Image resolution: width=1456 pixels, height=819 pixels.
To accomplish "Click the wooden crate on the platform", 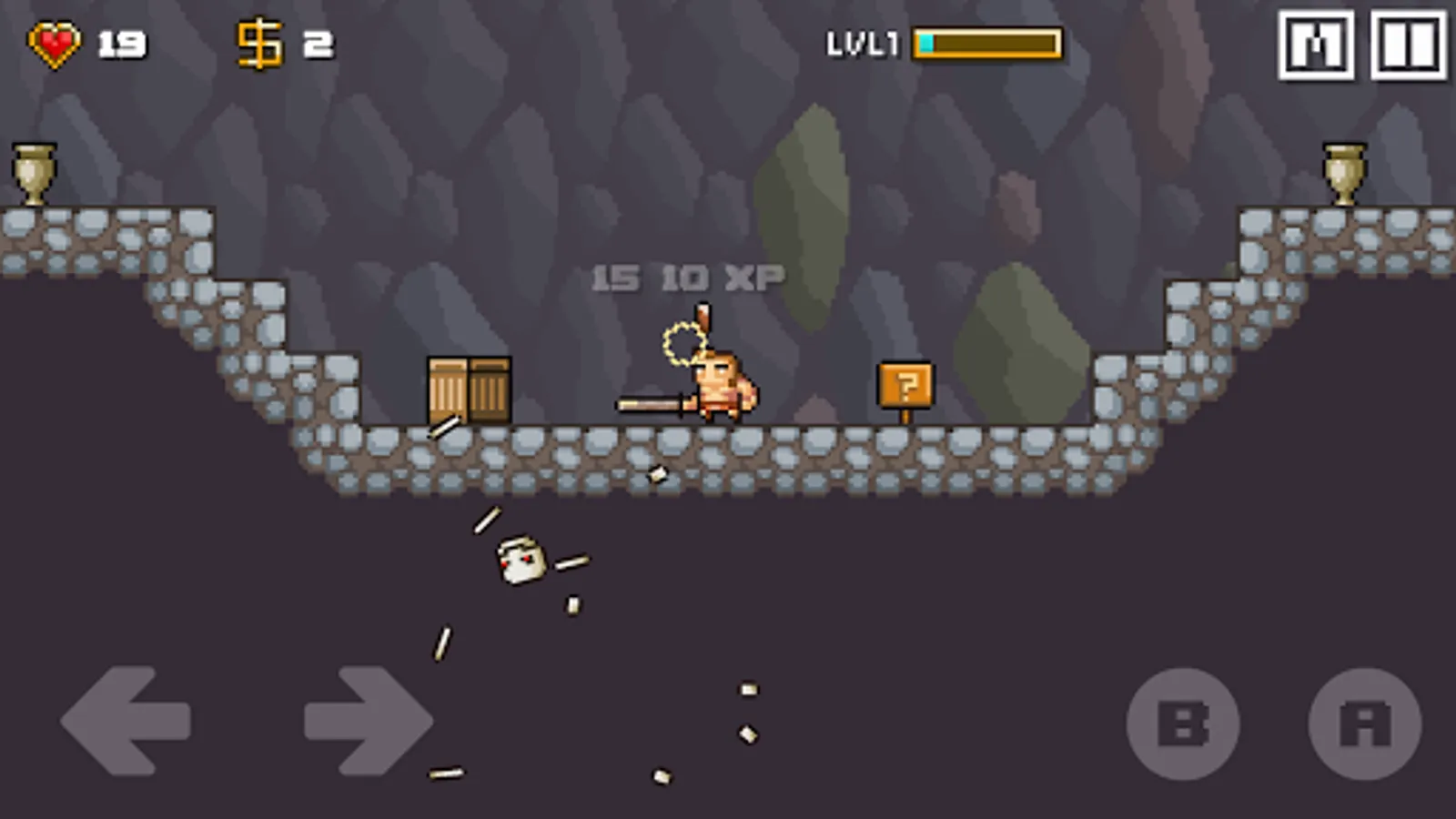I will click(469, 391).
